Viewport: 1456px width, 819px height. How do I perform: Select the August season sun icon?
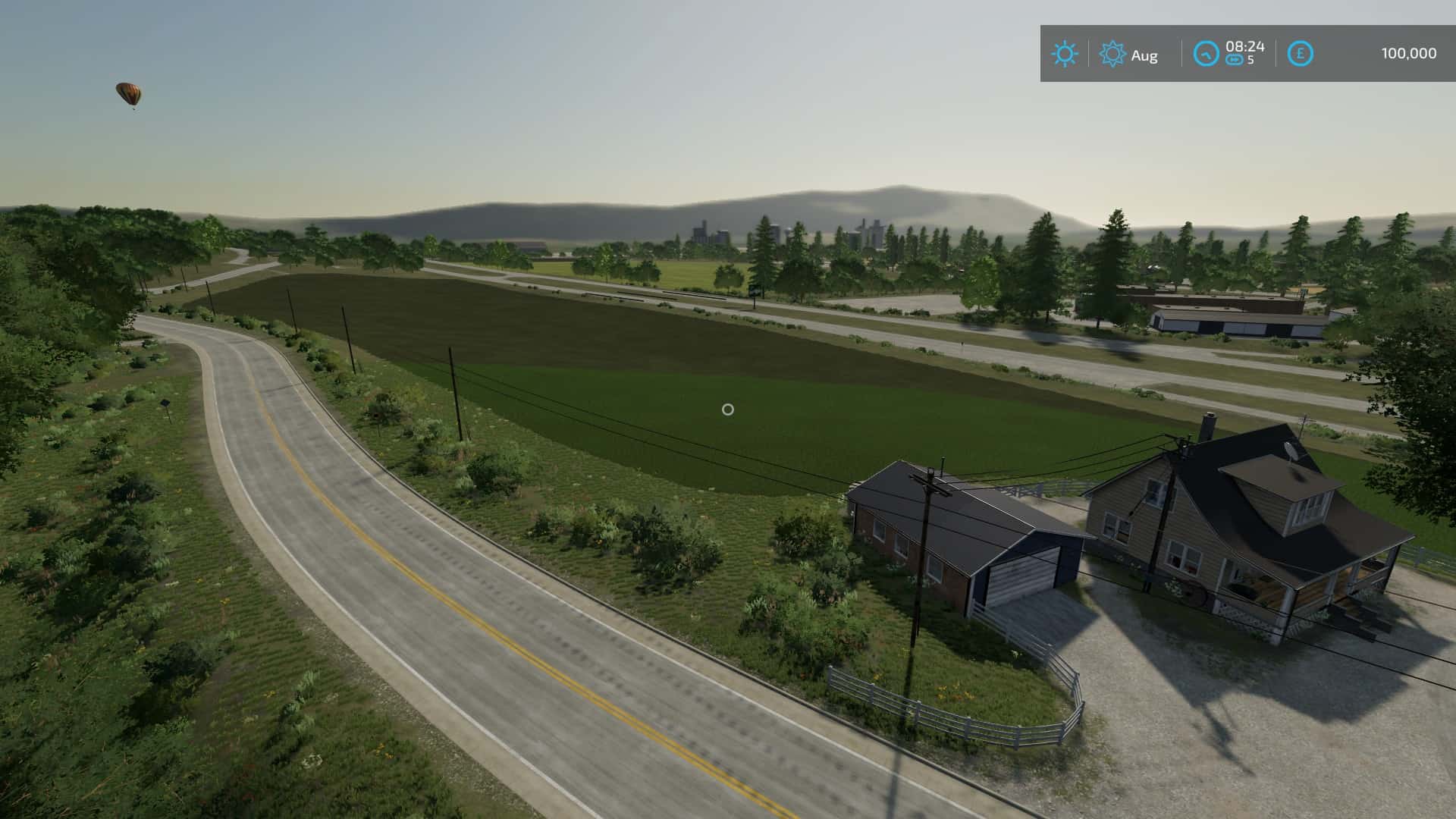(1112, 54)
